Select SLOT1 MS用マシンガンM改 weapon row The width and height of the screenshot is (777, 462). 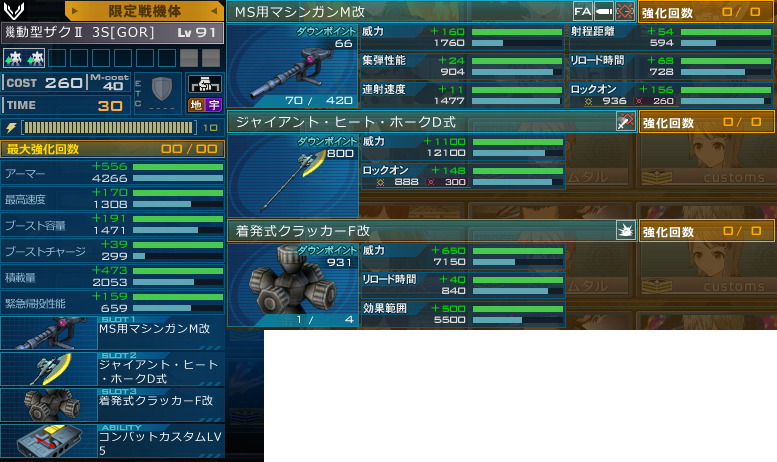pyautogui.click(x=130, y=332)
